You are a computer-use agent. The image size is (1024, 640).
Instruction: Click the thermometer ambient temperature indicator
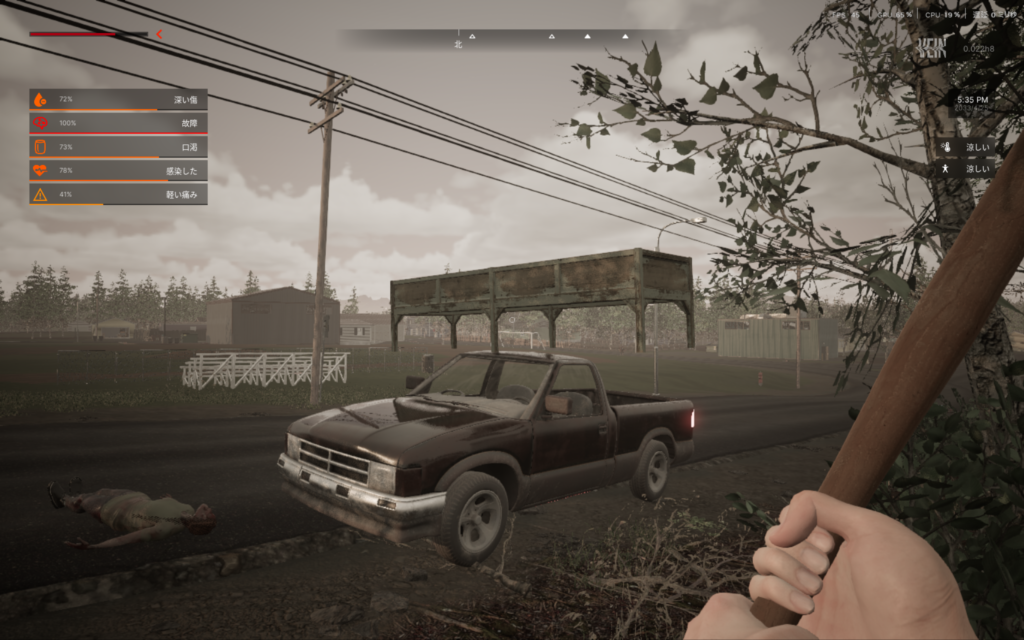coord(946,147)
